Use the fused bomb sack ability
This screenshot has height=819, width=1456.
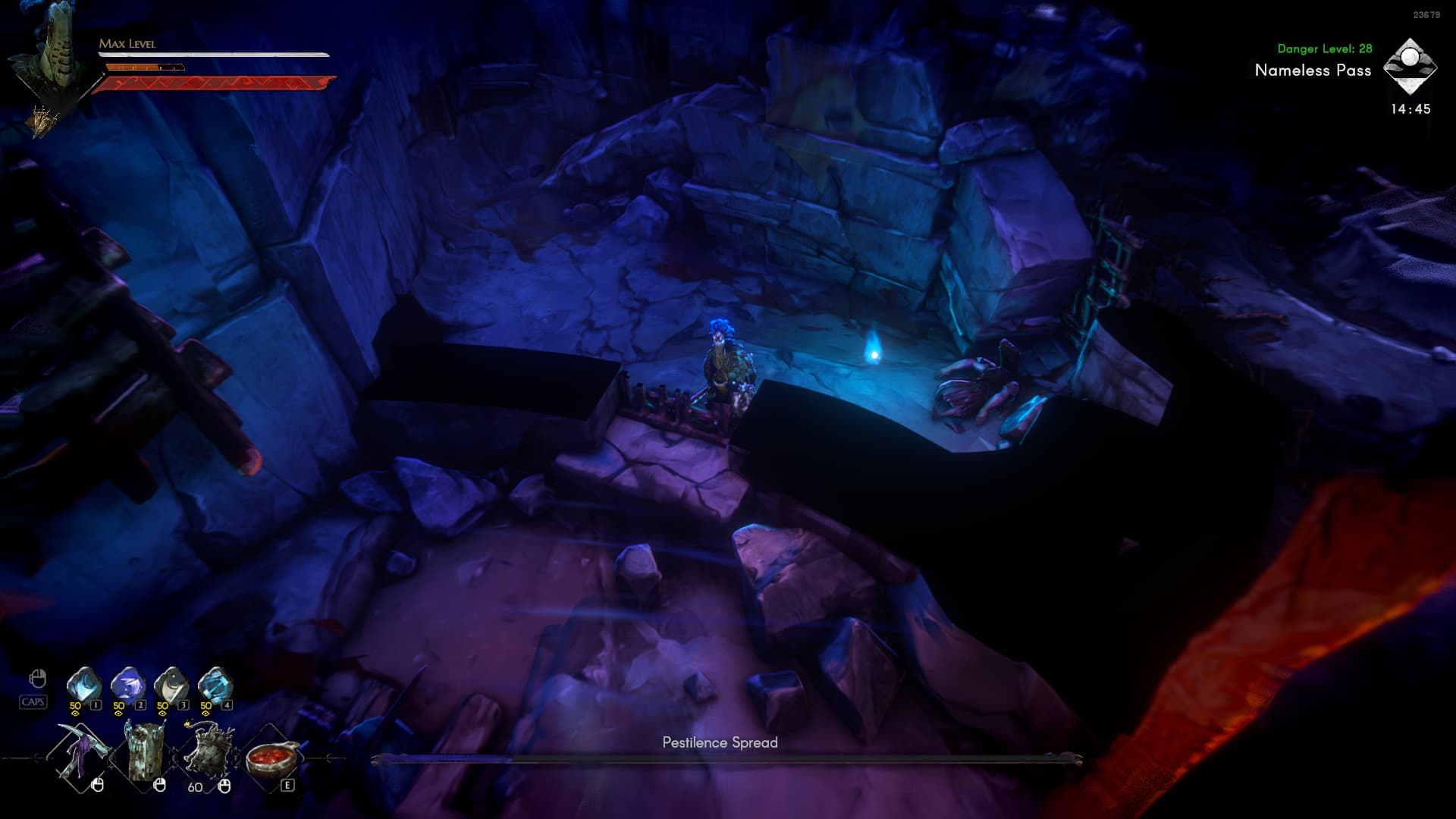(x=208, y=752)
